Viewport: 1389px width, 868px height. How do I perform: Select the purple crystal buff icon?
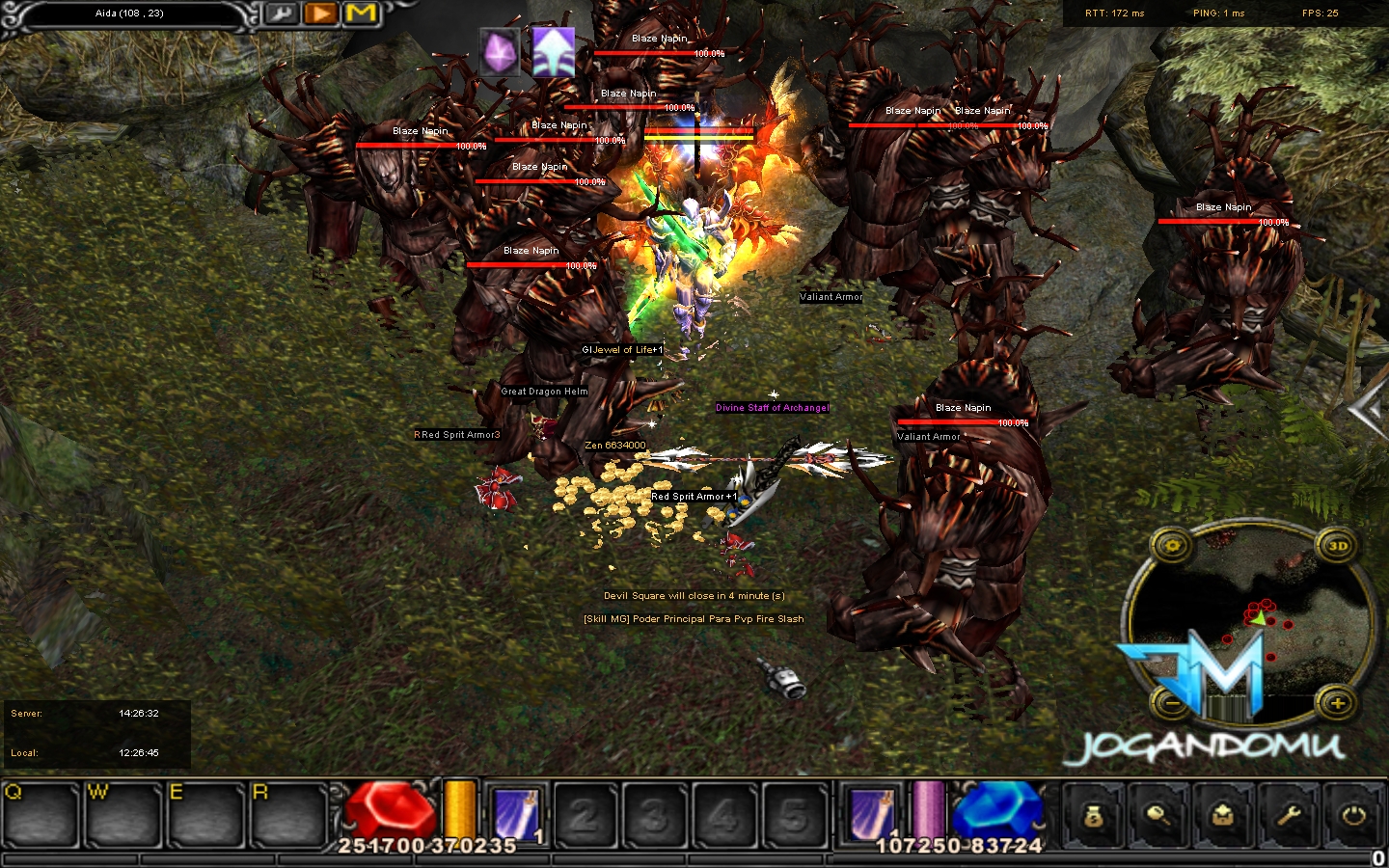click(500, 51)
